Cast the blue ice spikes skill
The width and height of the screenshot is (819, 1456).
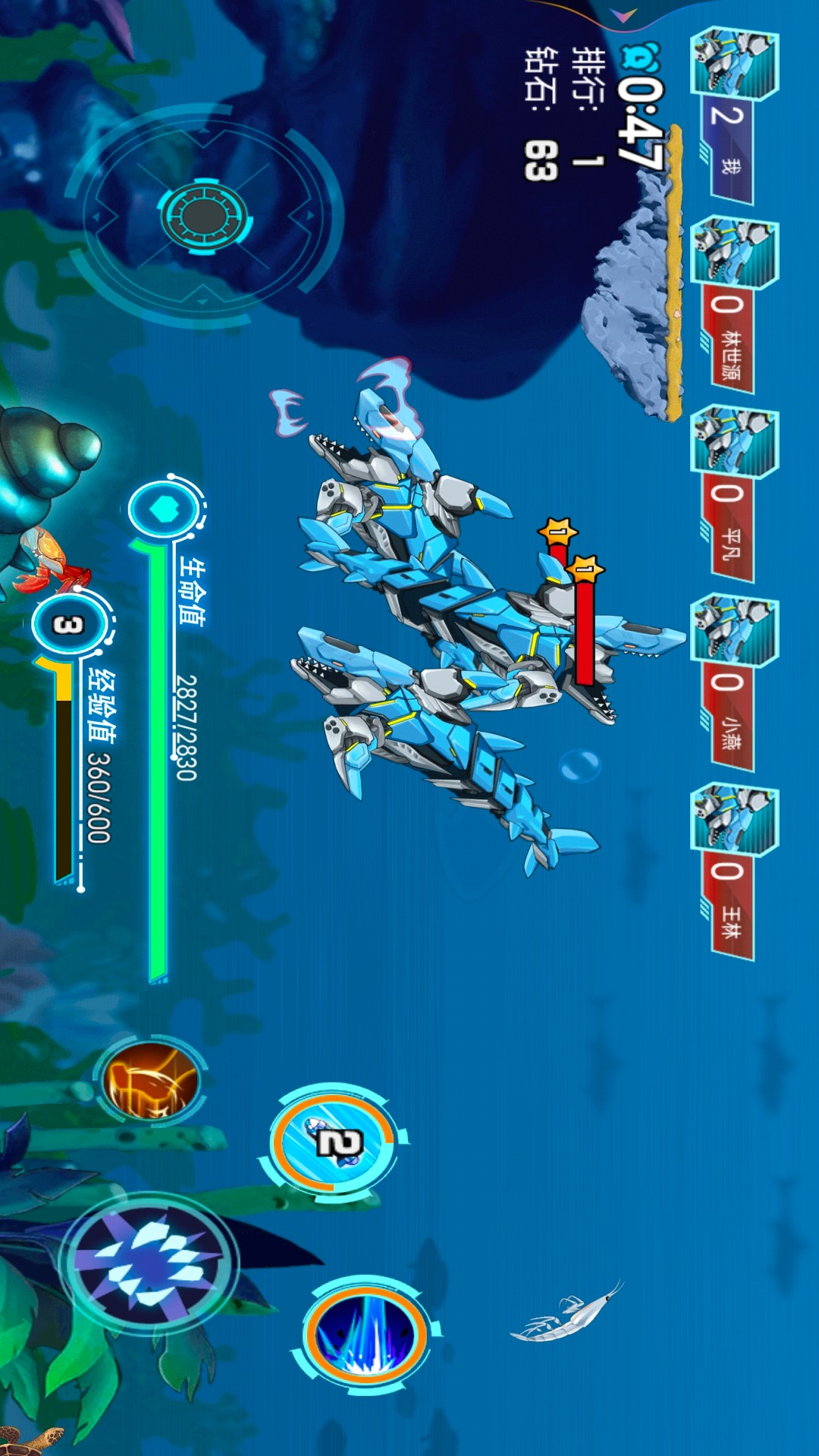366,1337
